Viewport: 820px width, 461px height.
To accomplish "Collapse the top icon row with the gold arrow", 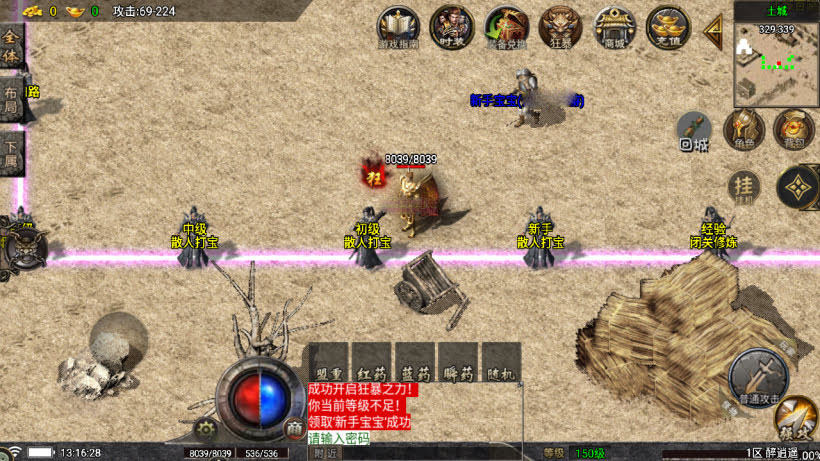I will pos(715,29).
